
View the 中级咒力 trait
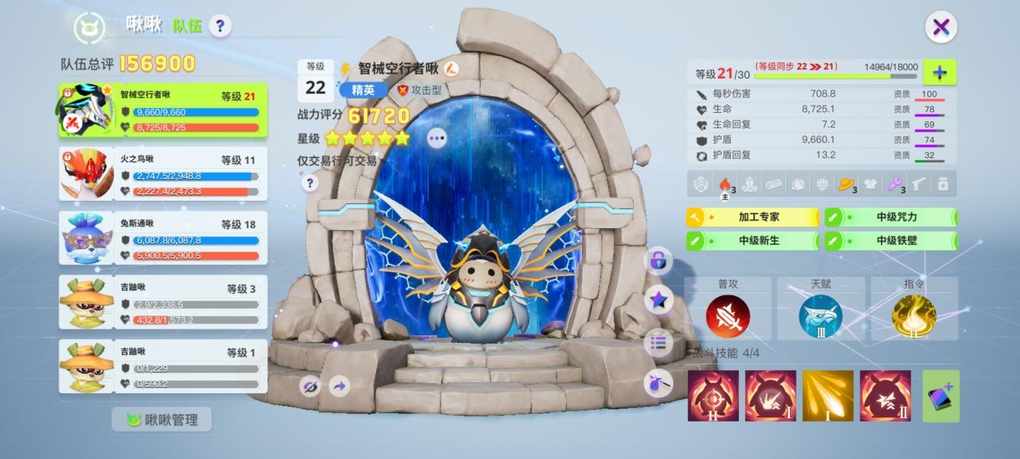[x=890, y=217]
